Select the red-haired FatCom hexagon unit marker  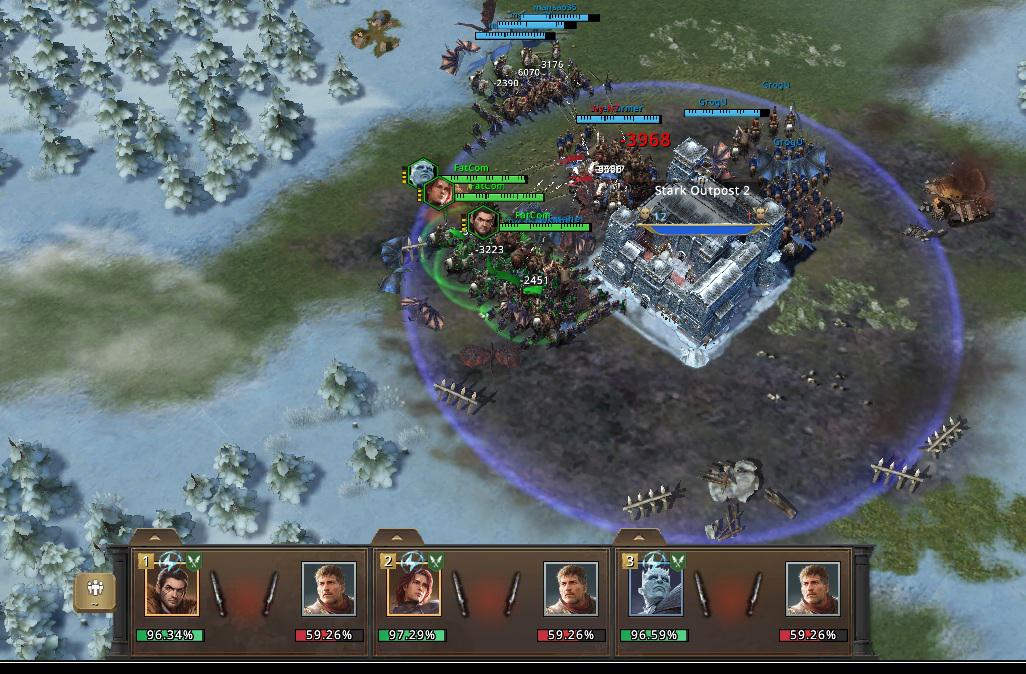[440, 192]
